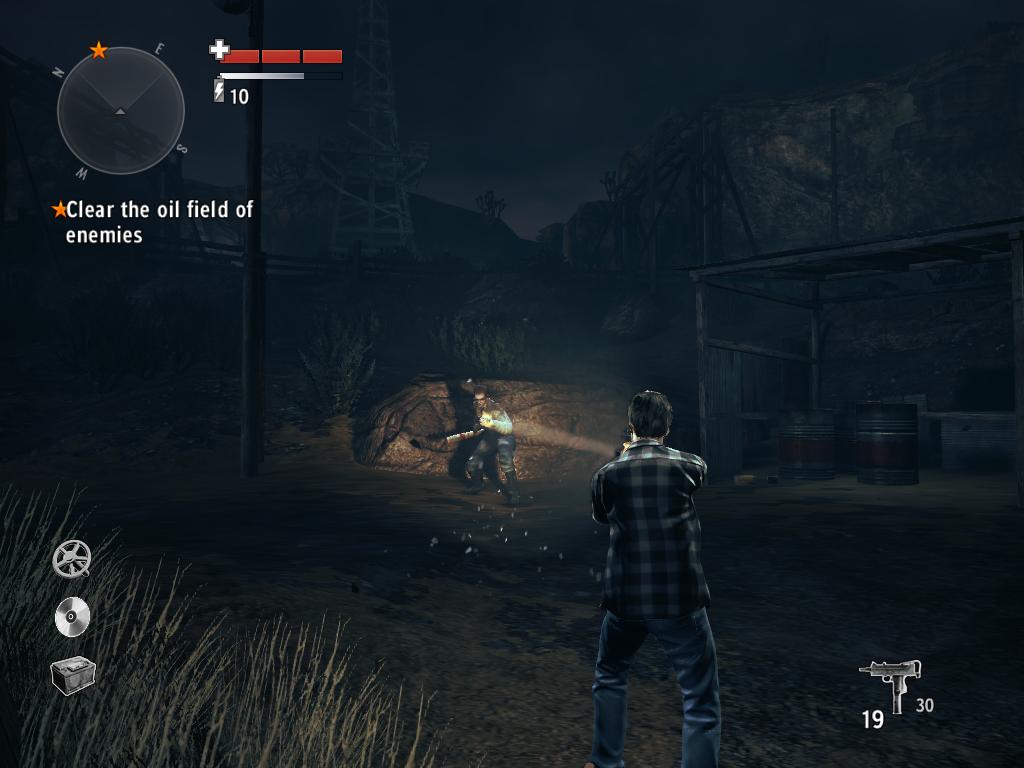Click the circular compass radar
1024x768 pixels.
[x=120, y=110]
